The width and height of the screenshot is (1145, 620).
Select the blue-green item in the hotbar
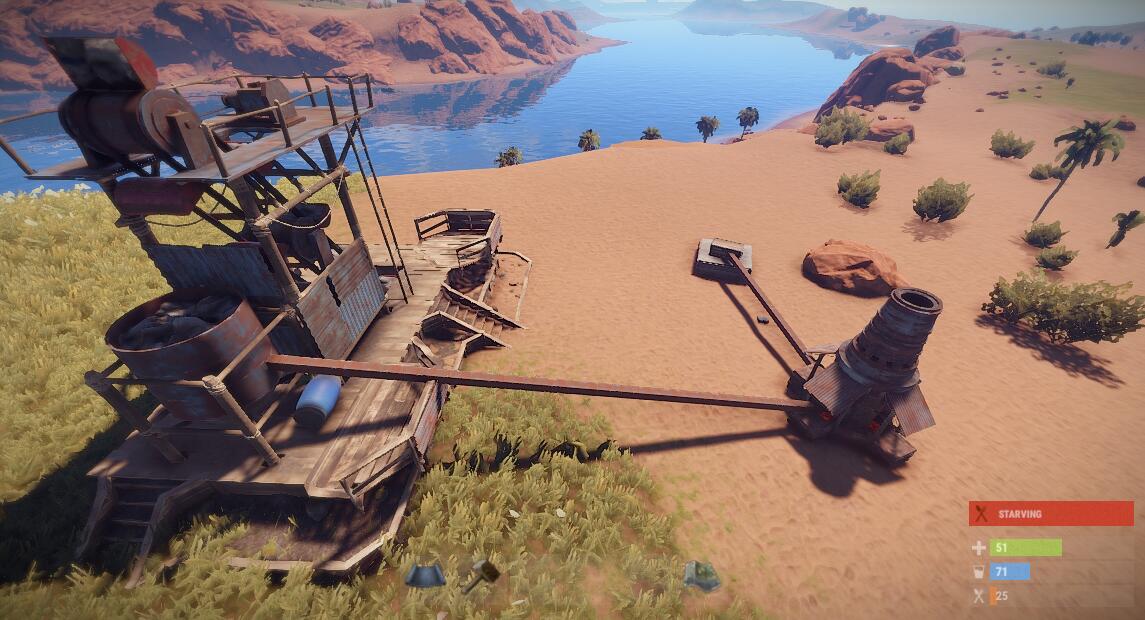pos(701,575)
